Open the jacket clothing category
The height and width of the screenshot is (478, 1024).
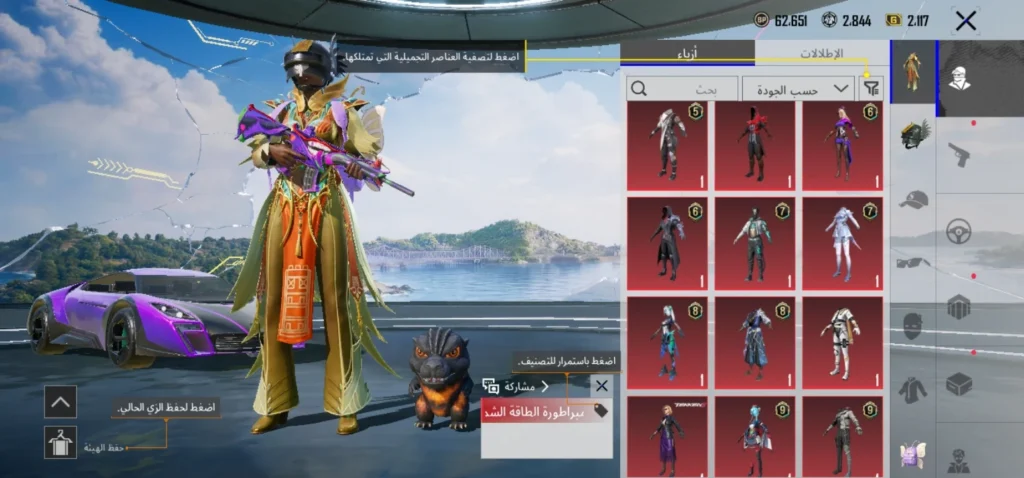[x=913, y=389]
